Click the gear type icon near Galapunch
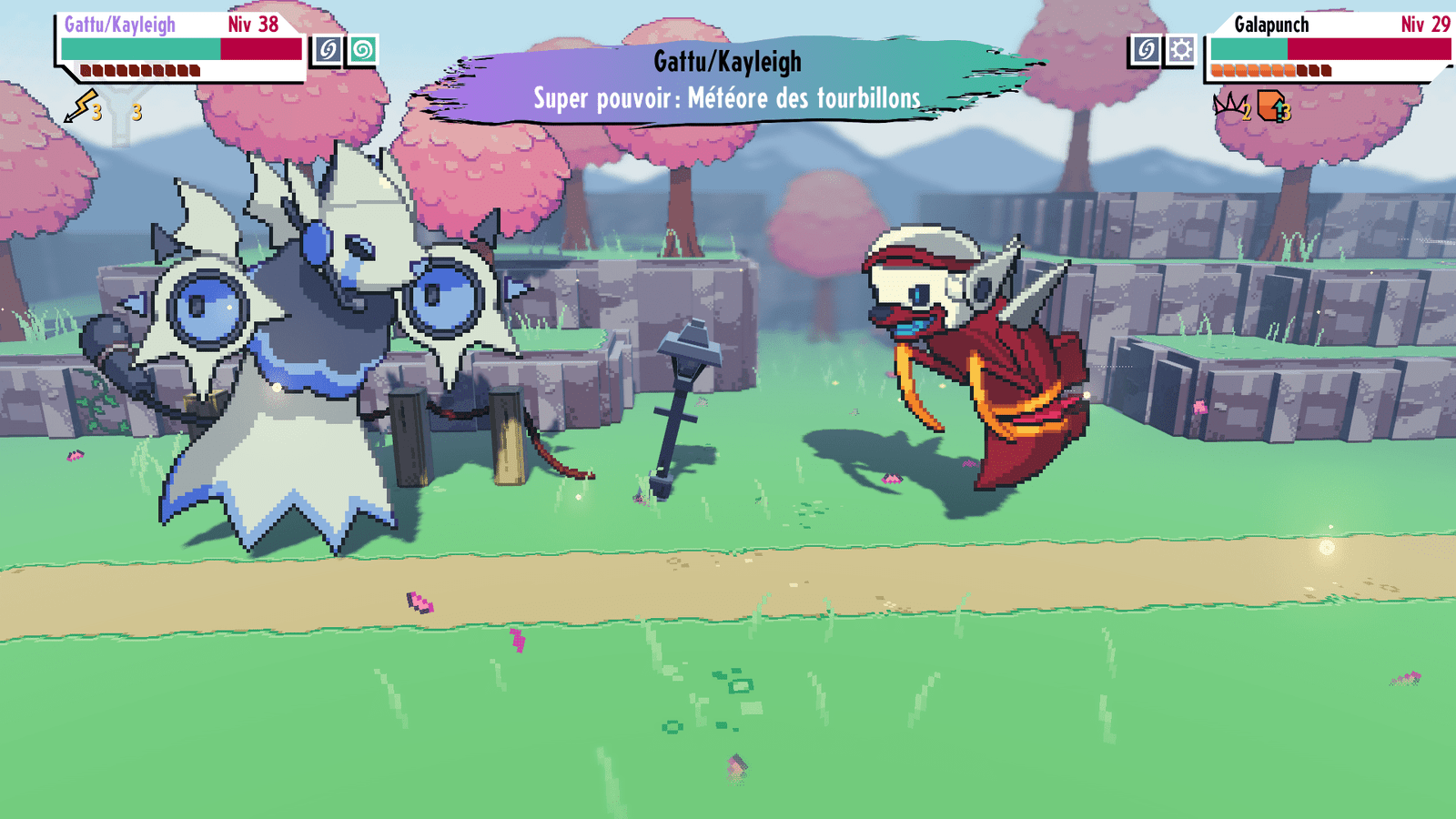Image resolution: width=1456 pixels, height=819 pixels. coord(1181,50)
